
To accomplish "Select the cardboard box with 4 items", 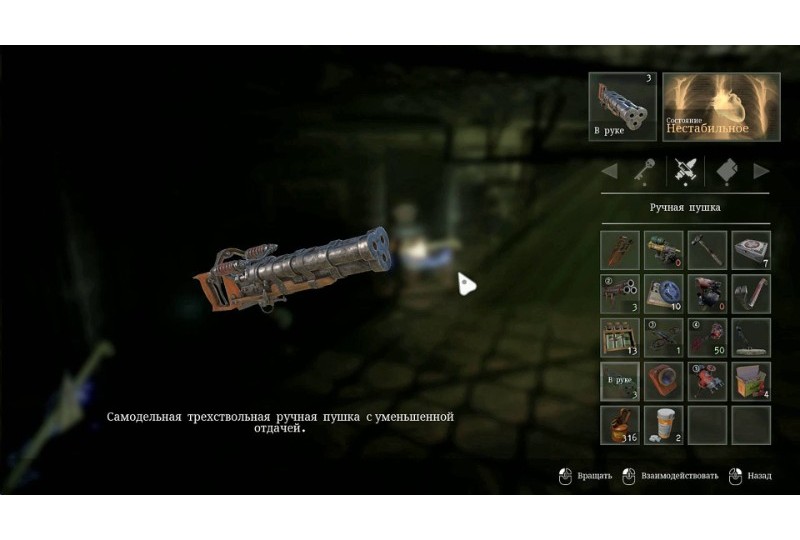I will (x=751, y=381).
